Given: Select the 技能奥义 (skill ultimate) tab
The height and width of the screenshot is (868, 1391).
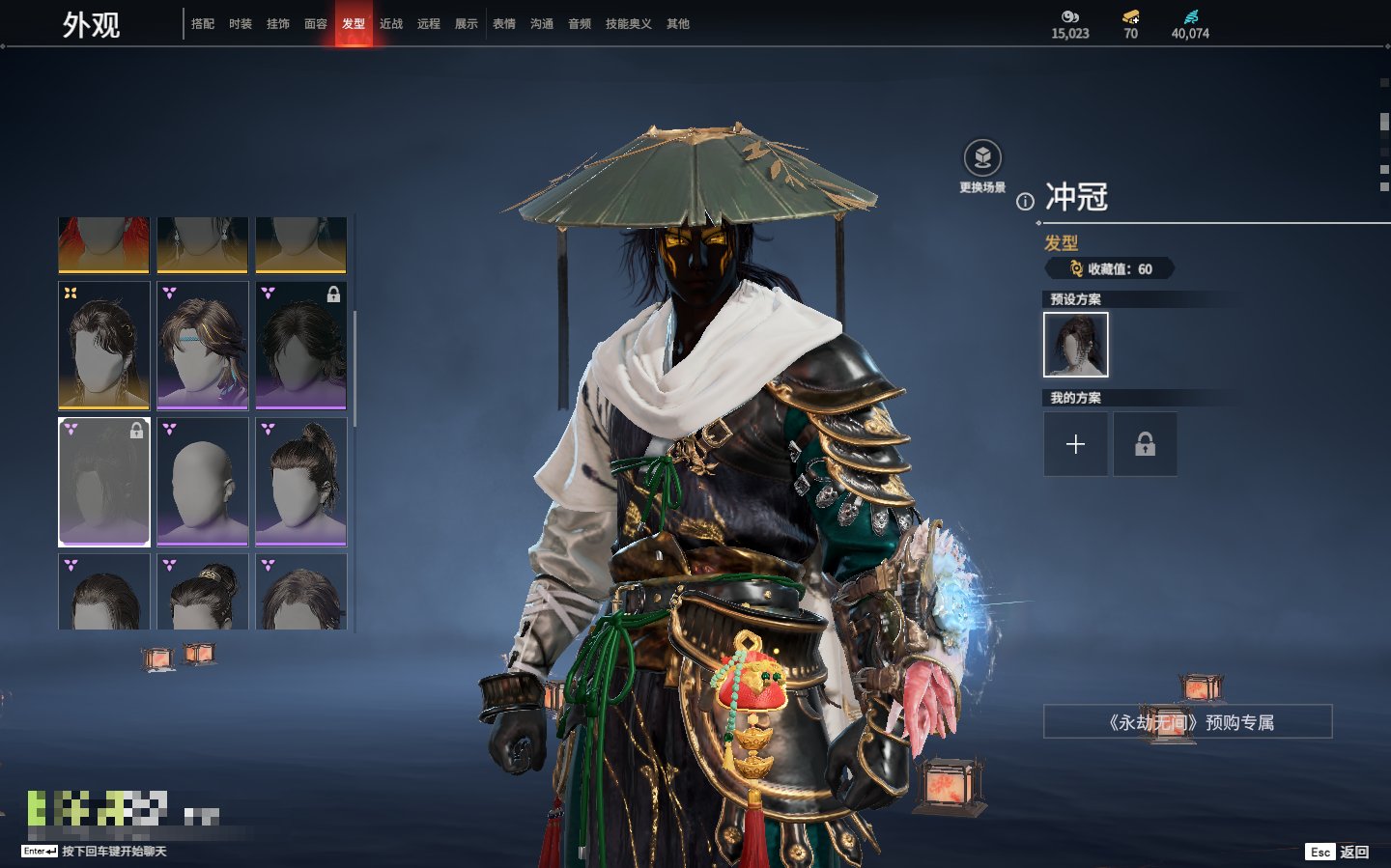Looking at the screenshot, I should (628, 24).
